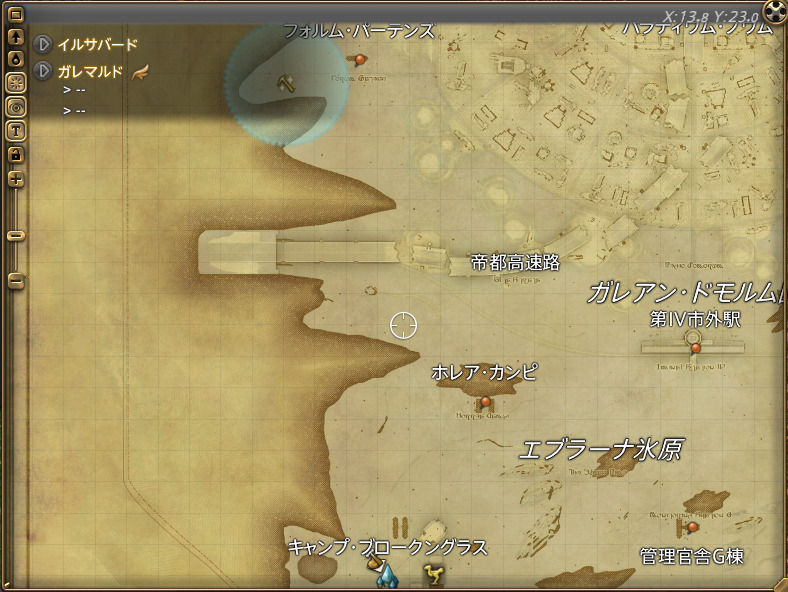The image size is (788, 592).
Task: Click the zoom slider handle on the left bar
Action: coord(16,236)
